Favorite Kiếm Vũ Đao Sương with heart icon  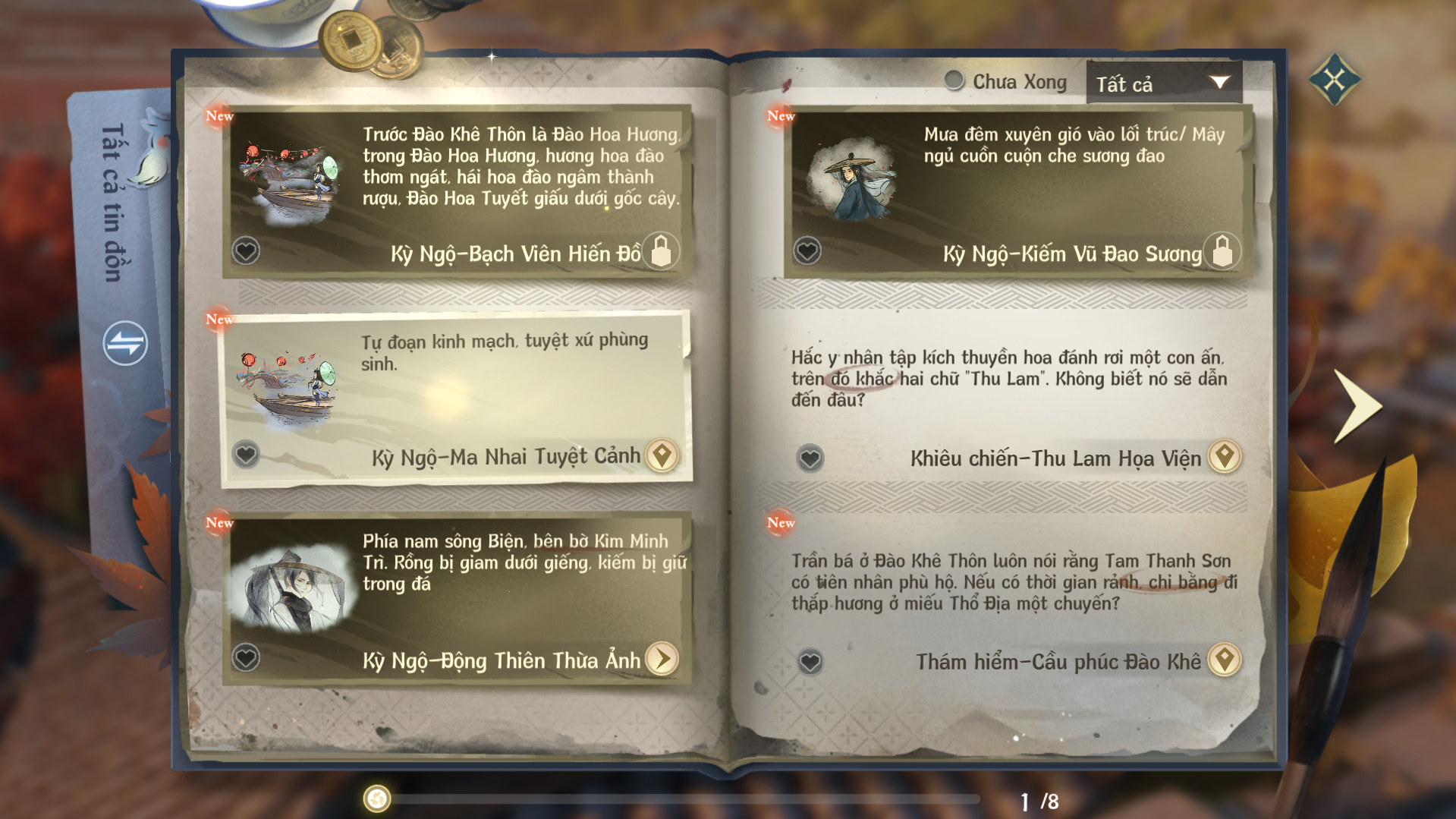click(x=807, y=250)
